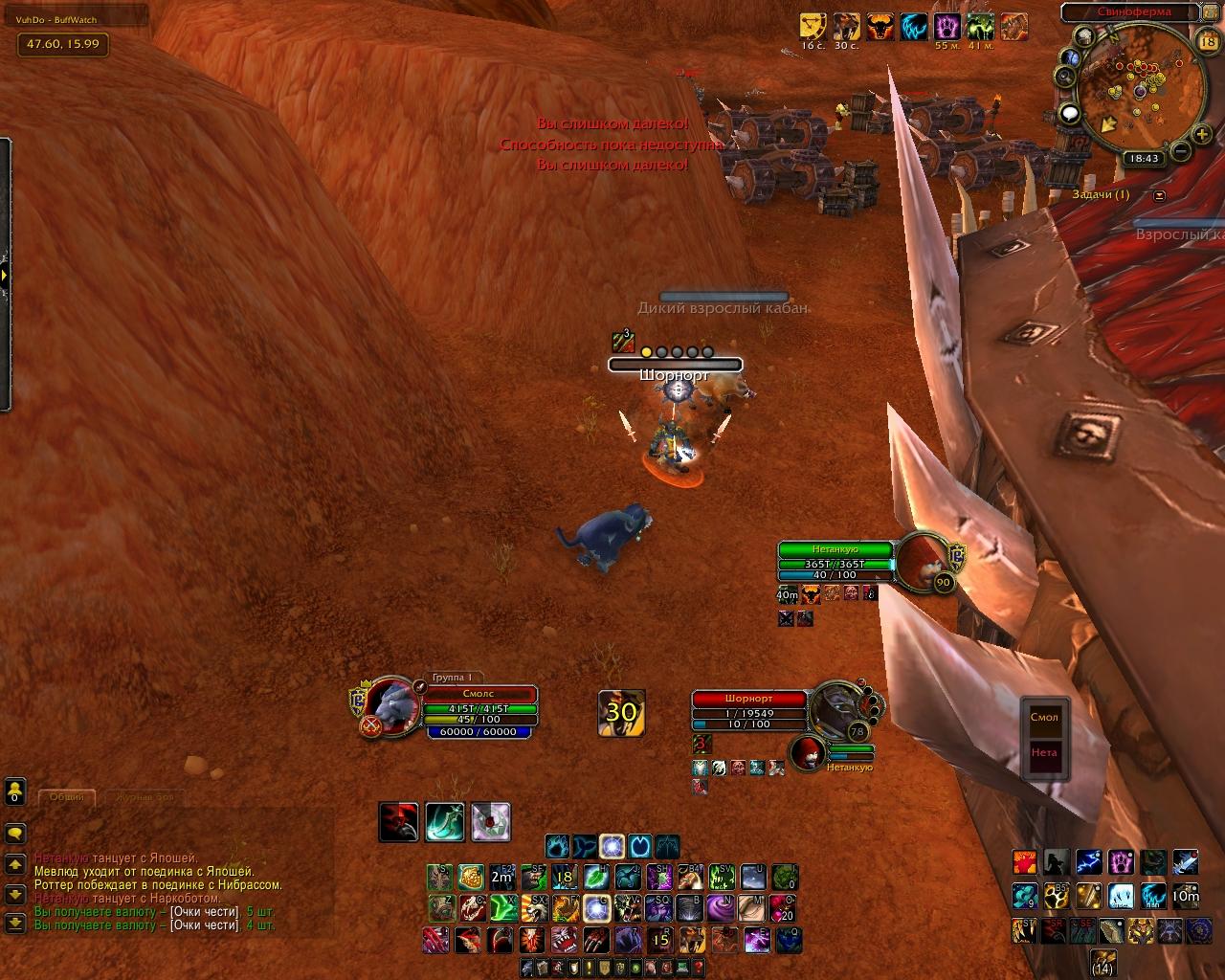The width and height of the screenshot is (1225, 980).
Task: Open the red question mark help button
Action: pos(696,969)
